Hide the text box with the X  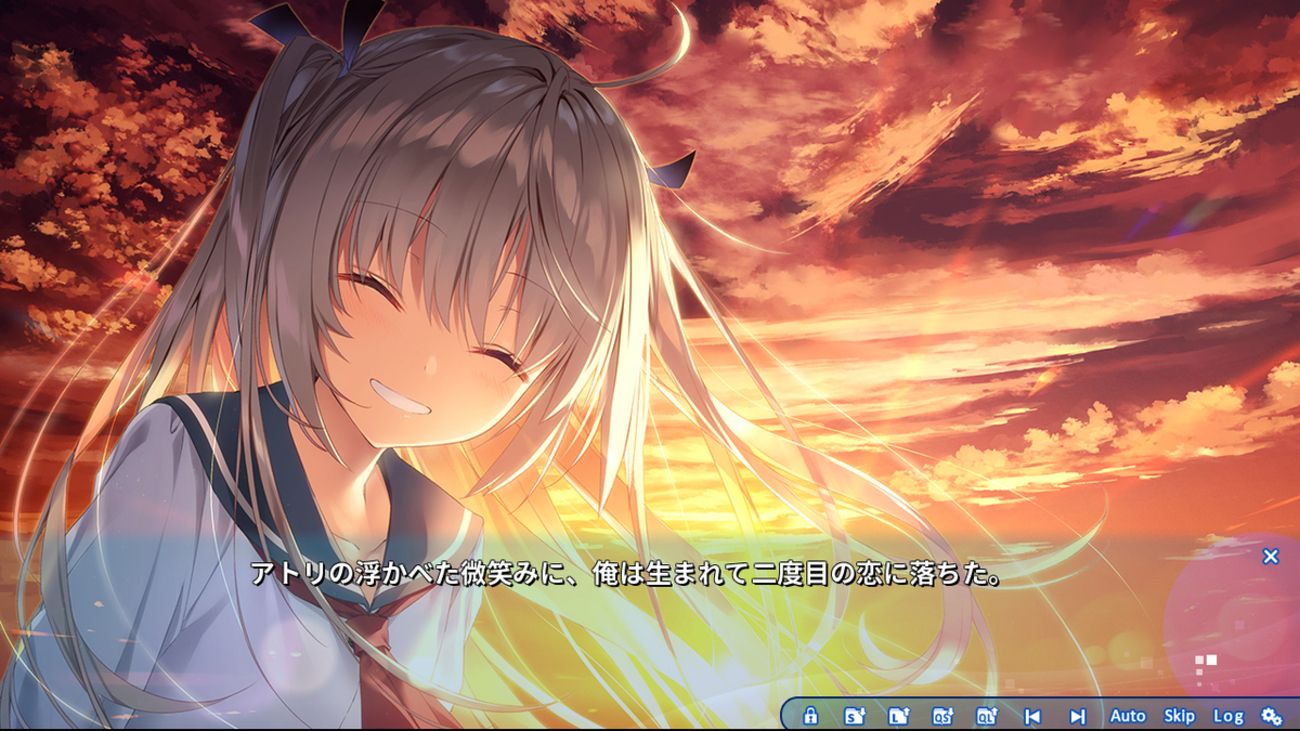tap(1270, 556)
